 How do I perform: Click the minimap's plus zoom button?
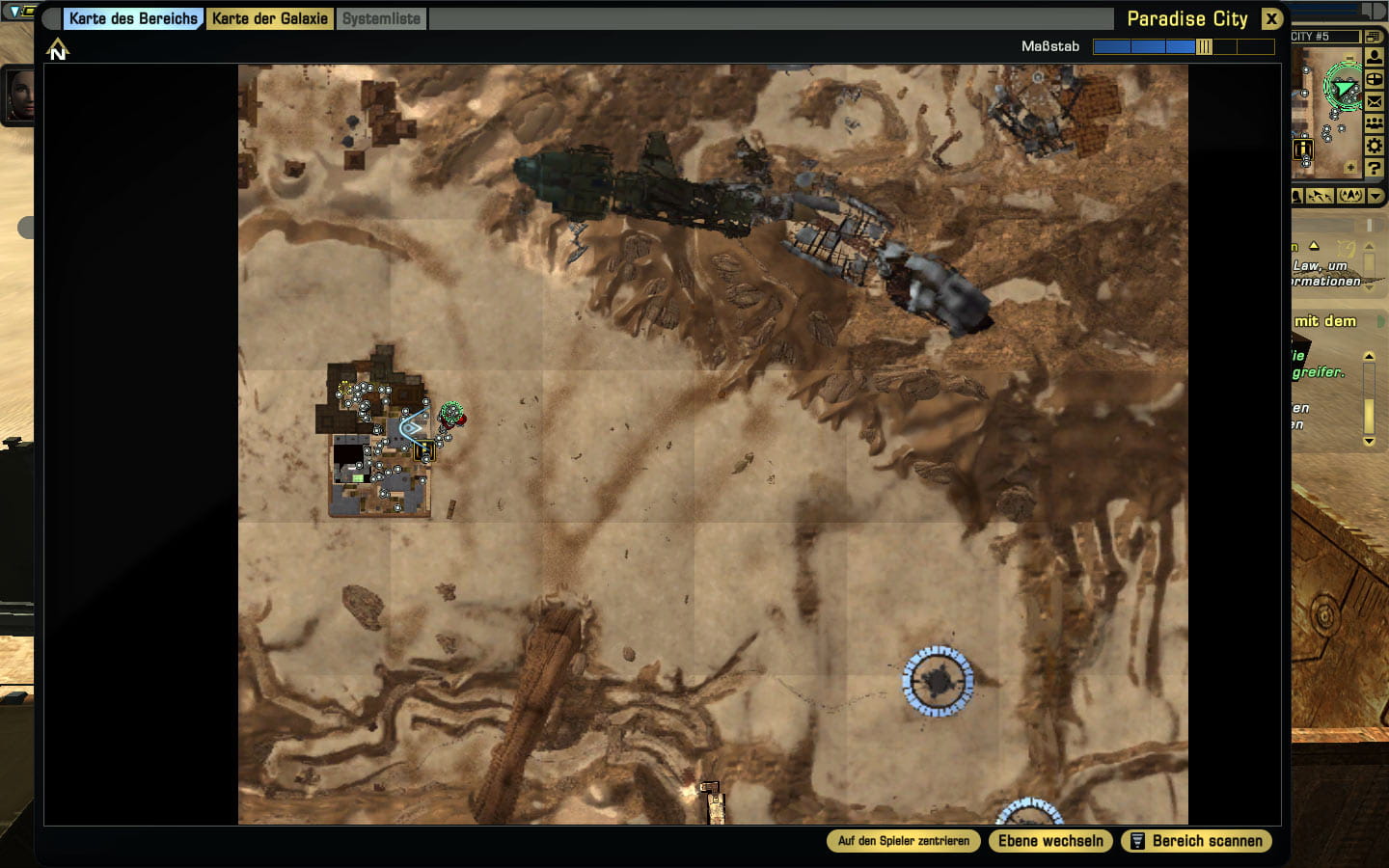1350,168
